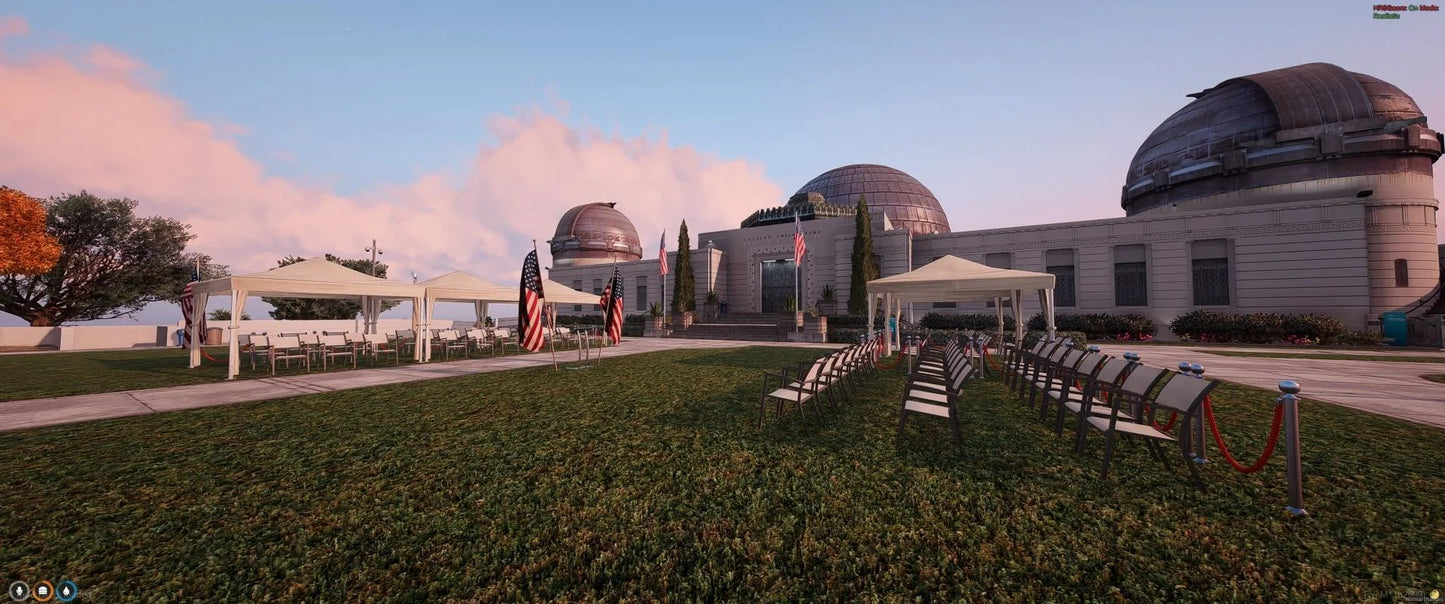1445x604 pixels.
Task: Click the water drop thirst icon
Action: click(x=67, y=591)
